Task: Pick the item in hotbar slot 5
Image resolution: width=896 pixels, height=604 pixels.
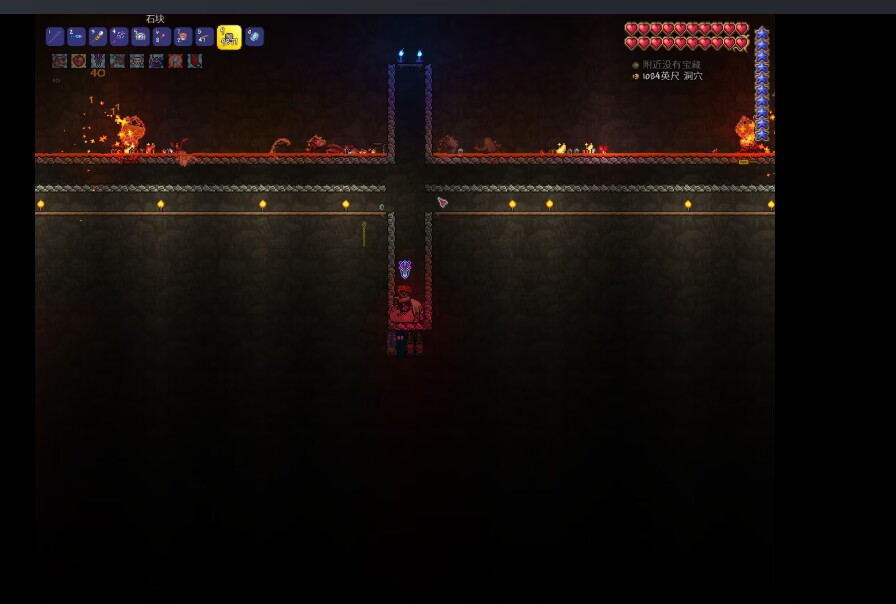Action: pyautogui.click(x=141, y=37)
